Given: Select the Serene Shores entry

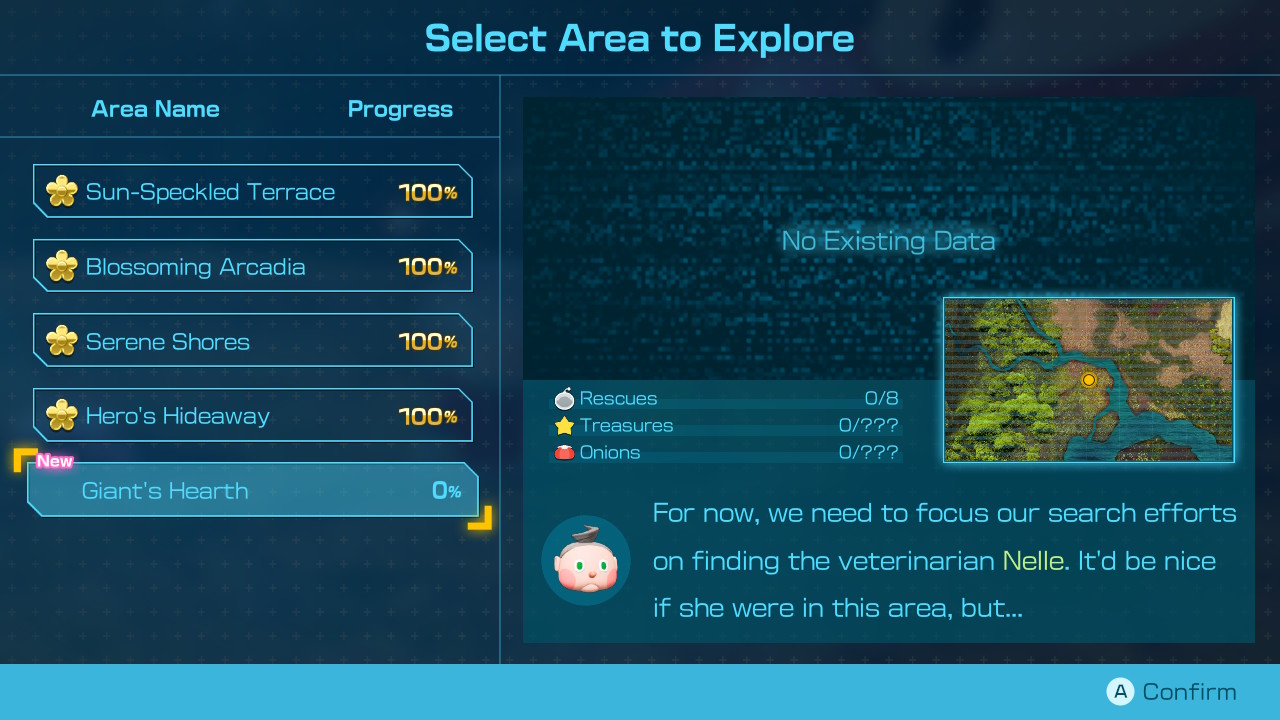Looking at the screenshot, I should [252, 340].
